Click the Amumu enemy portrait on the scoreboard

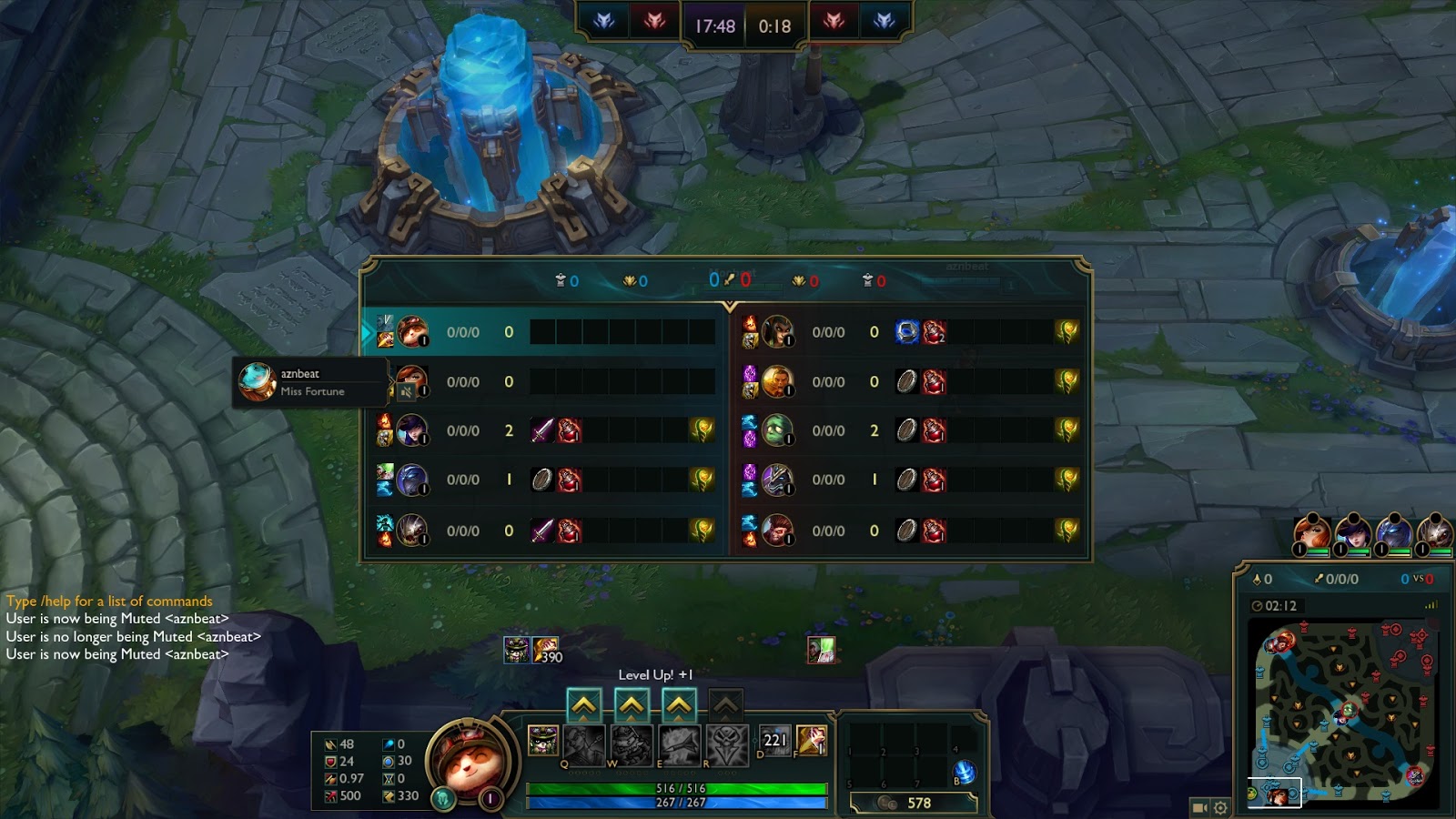tap(776, 430)
